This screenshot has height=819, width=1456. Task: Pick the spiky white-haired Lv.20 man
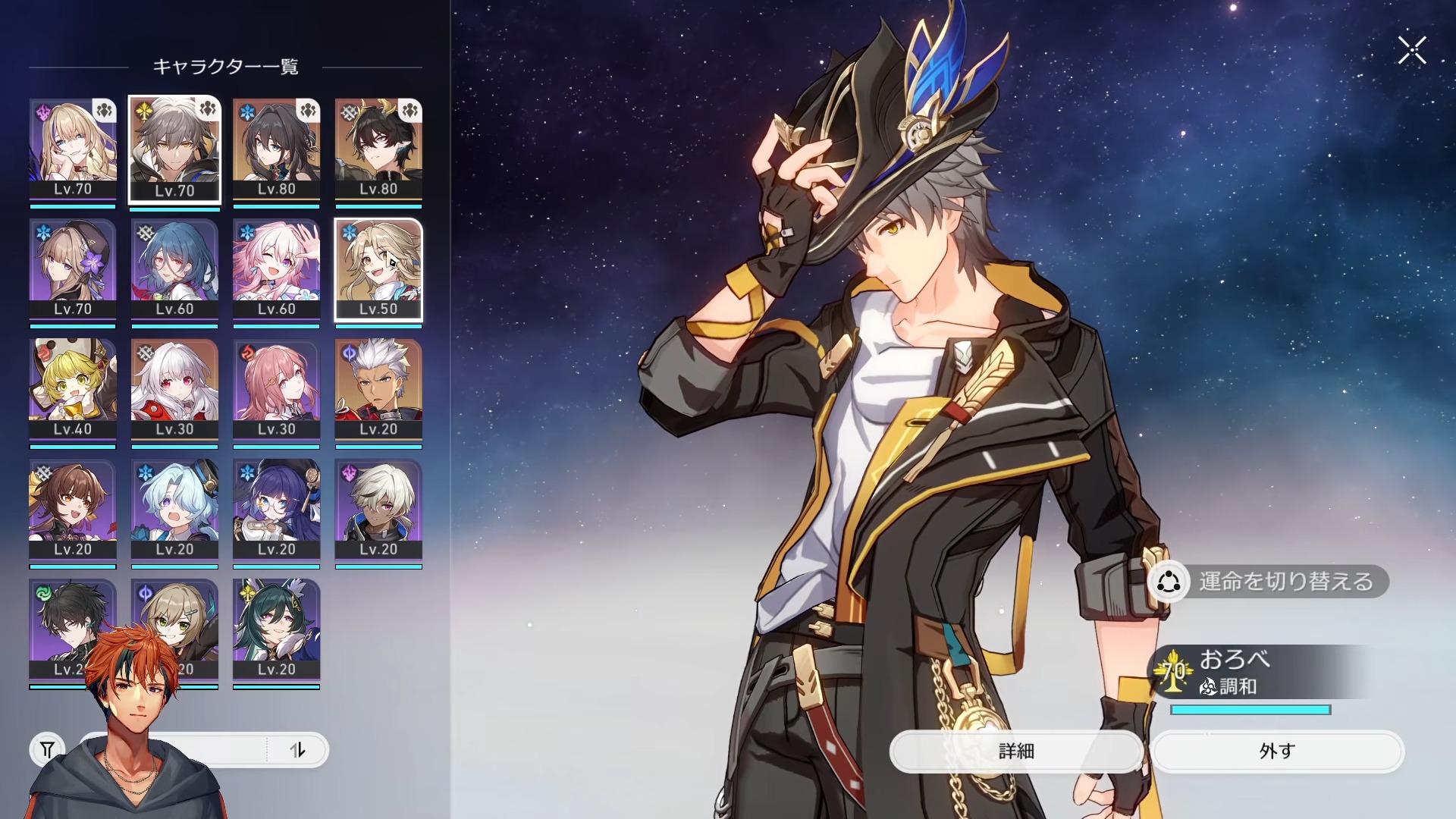point(378,389)
